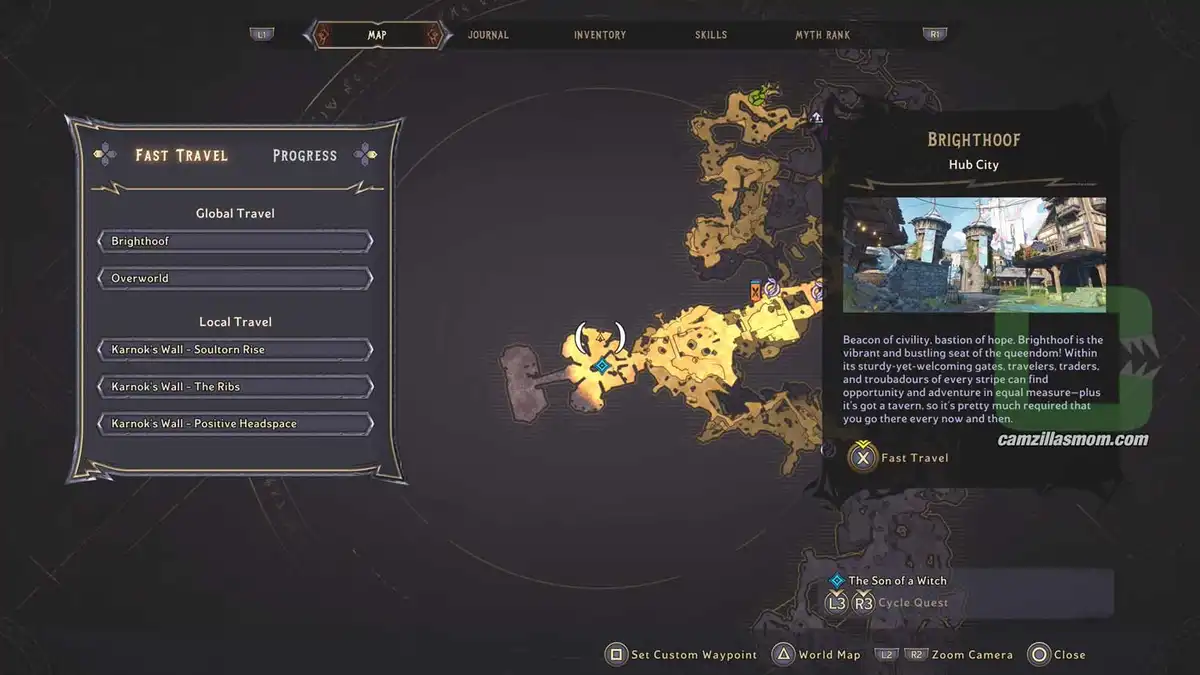Show the Skills tab
The width and height of the screenshot is (1200, 675).
(x=711, y=35)
